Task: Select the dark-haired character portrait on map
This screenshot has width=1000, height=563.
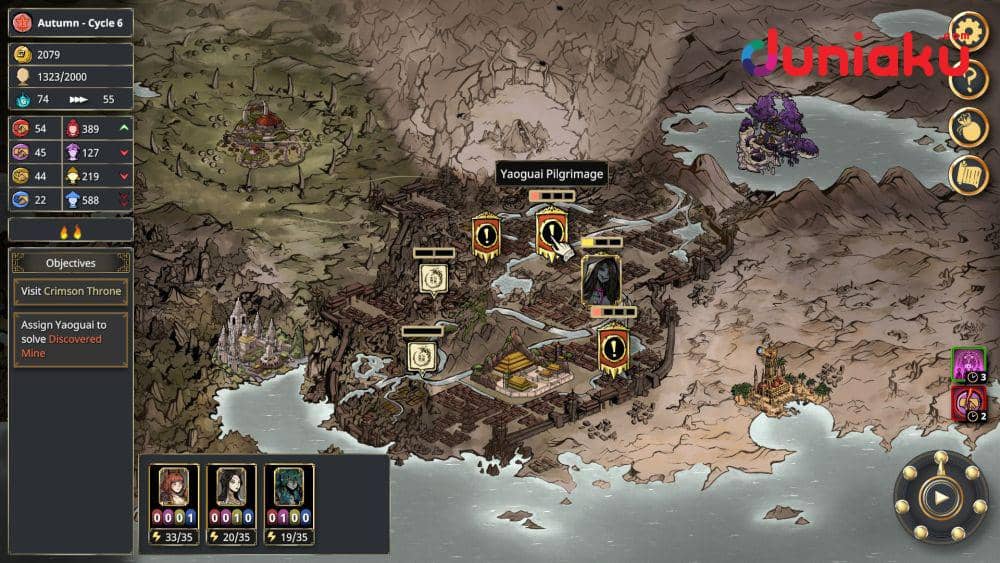Action: click(601, 279)
